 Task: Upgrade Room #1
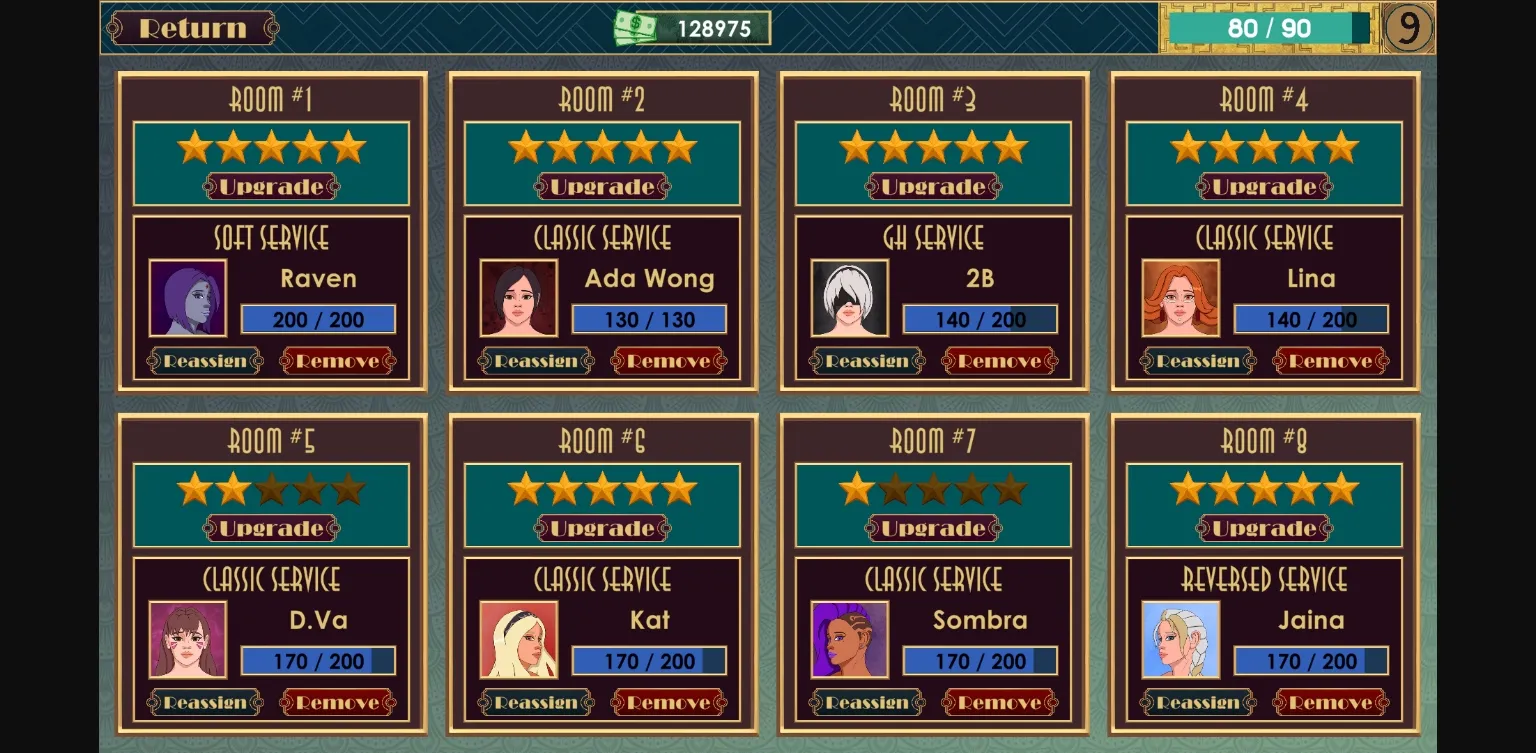(272, 187)
